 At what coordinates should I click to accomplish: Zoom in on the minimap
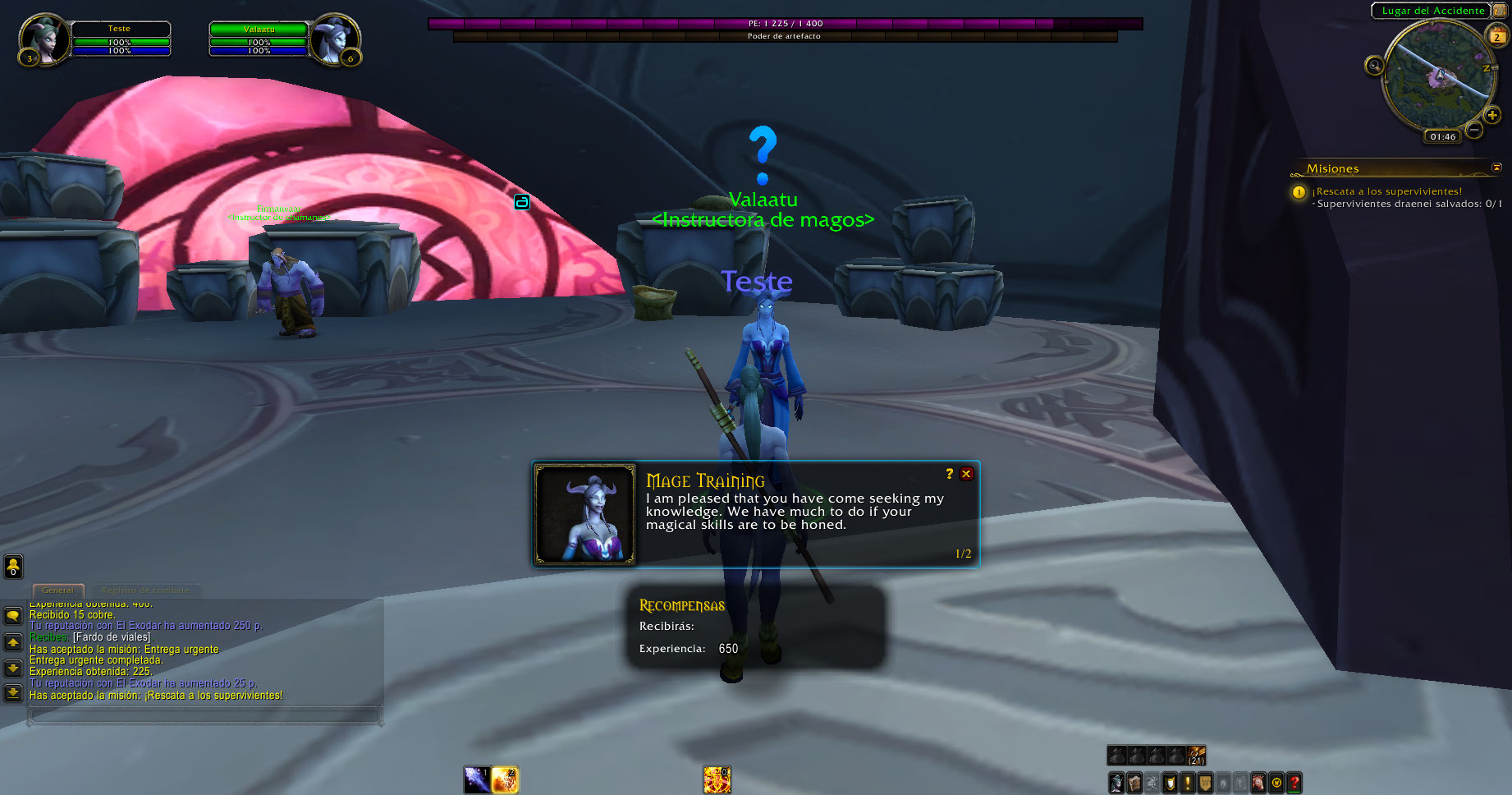(1492, 115)
